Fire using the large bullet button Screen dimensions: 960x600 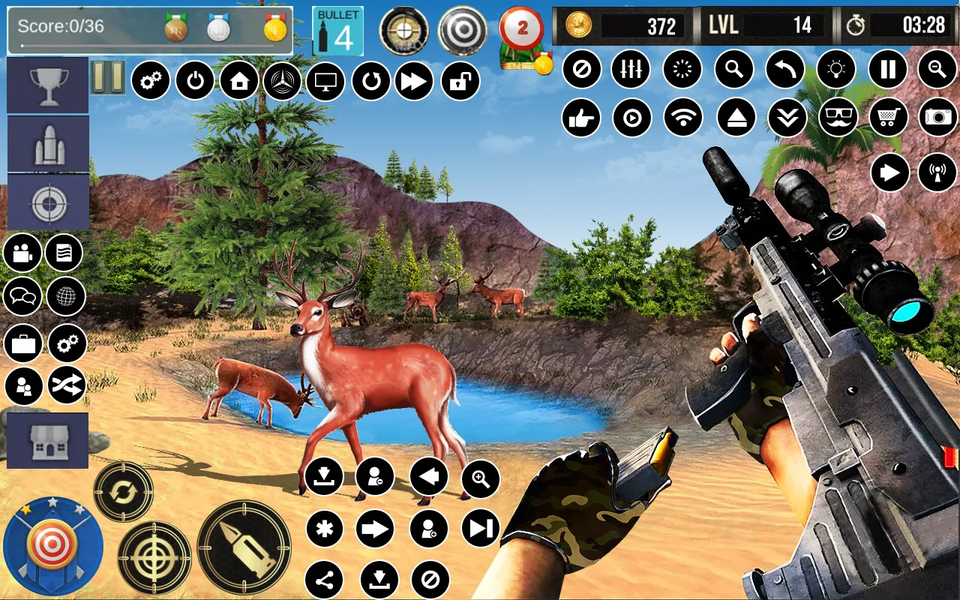[244, 547]
